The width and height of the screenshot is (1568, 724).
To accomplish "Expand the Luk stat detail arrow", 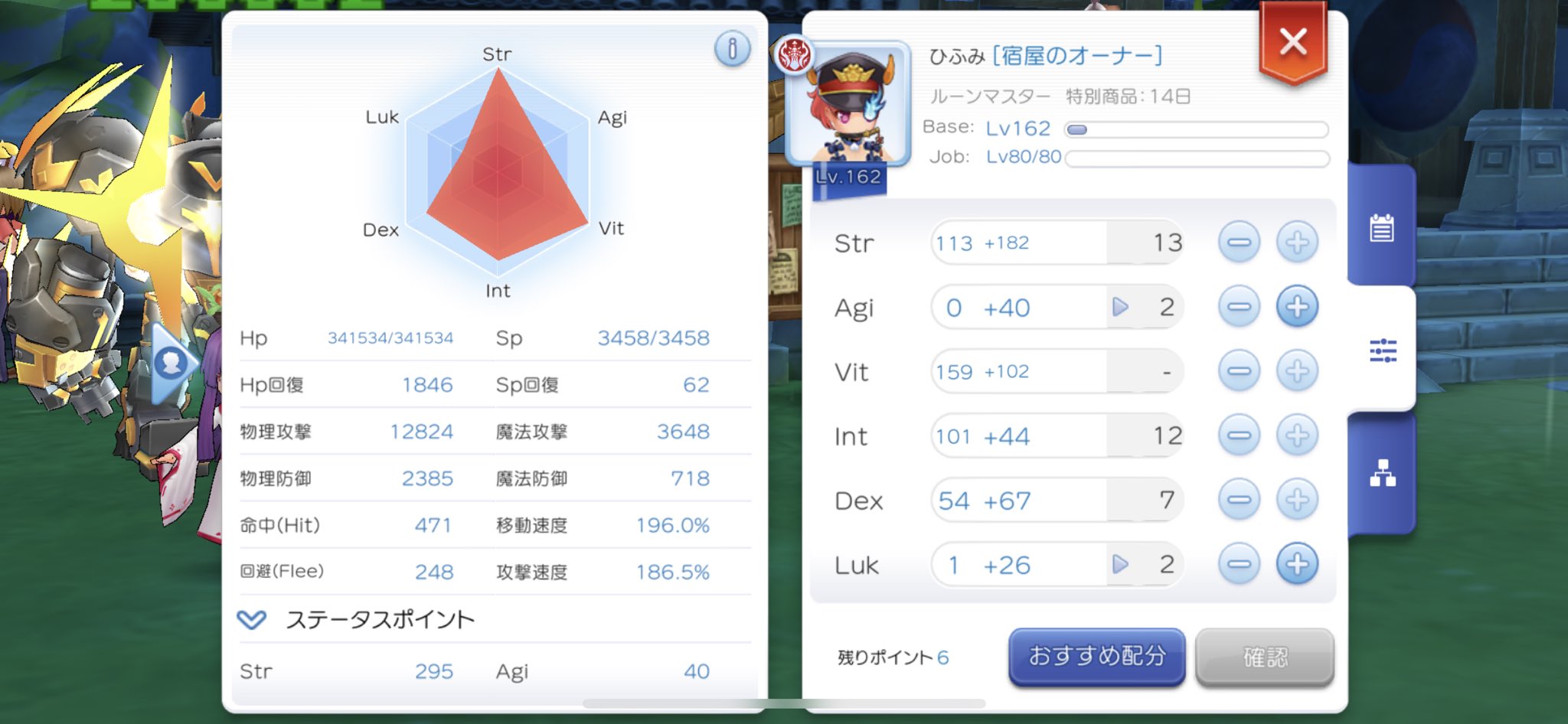I will pyautogui.click(x=1122, y=565).
